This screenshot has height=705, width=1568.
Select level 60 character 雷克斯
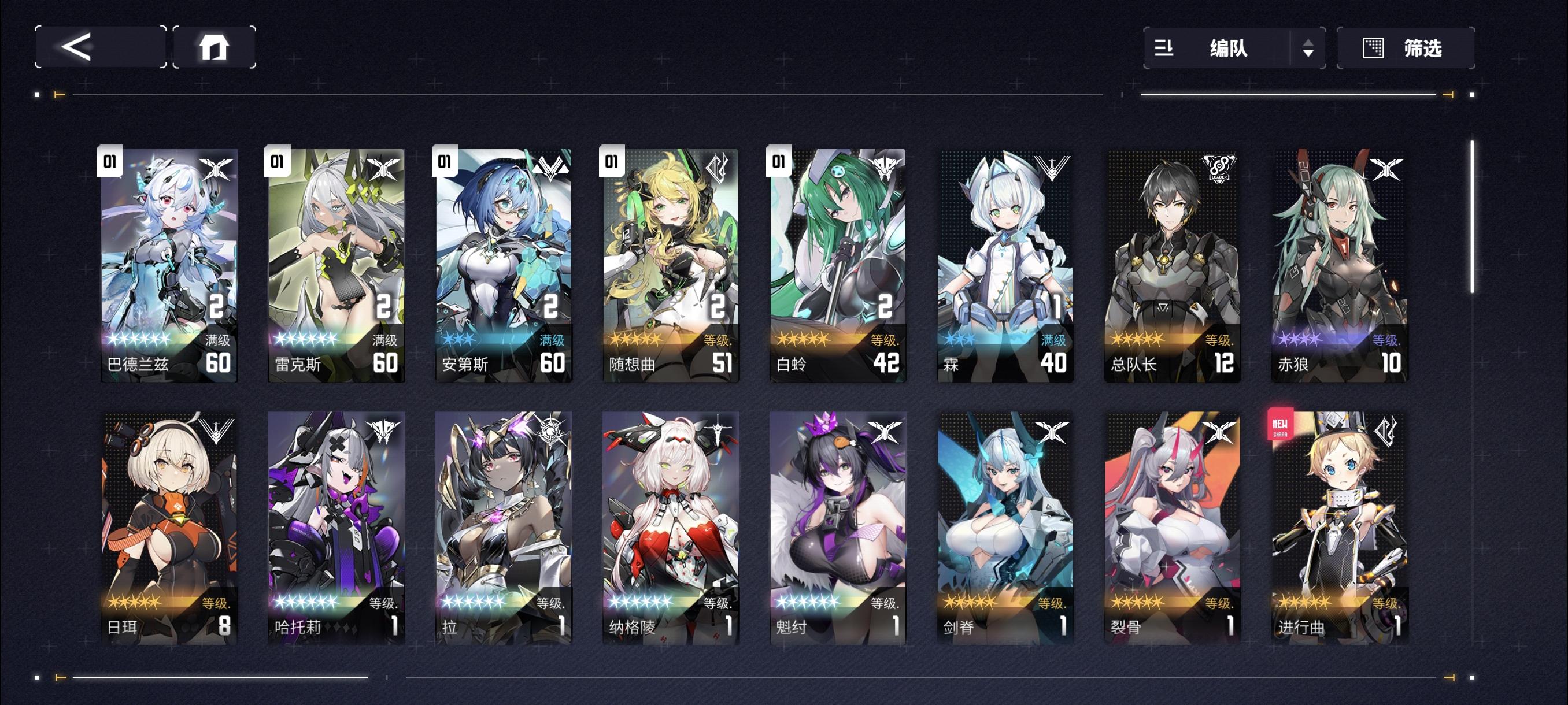(335, 262)
